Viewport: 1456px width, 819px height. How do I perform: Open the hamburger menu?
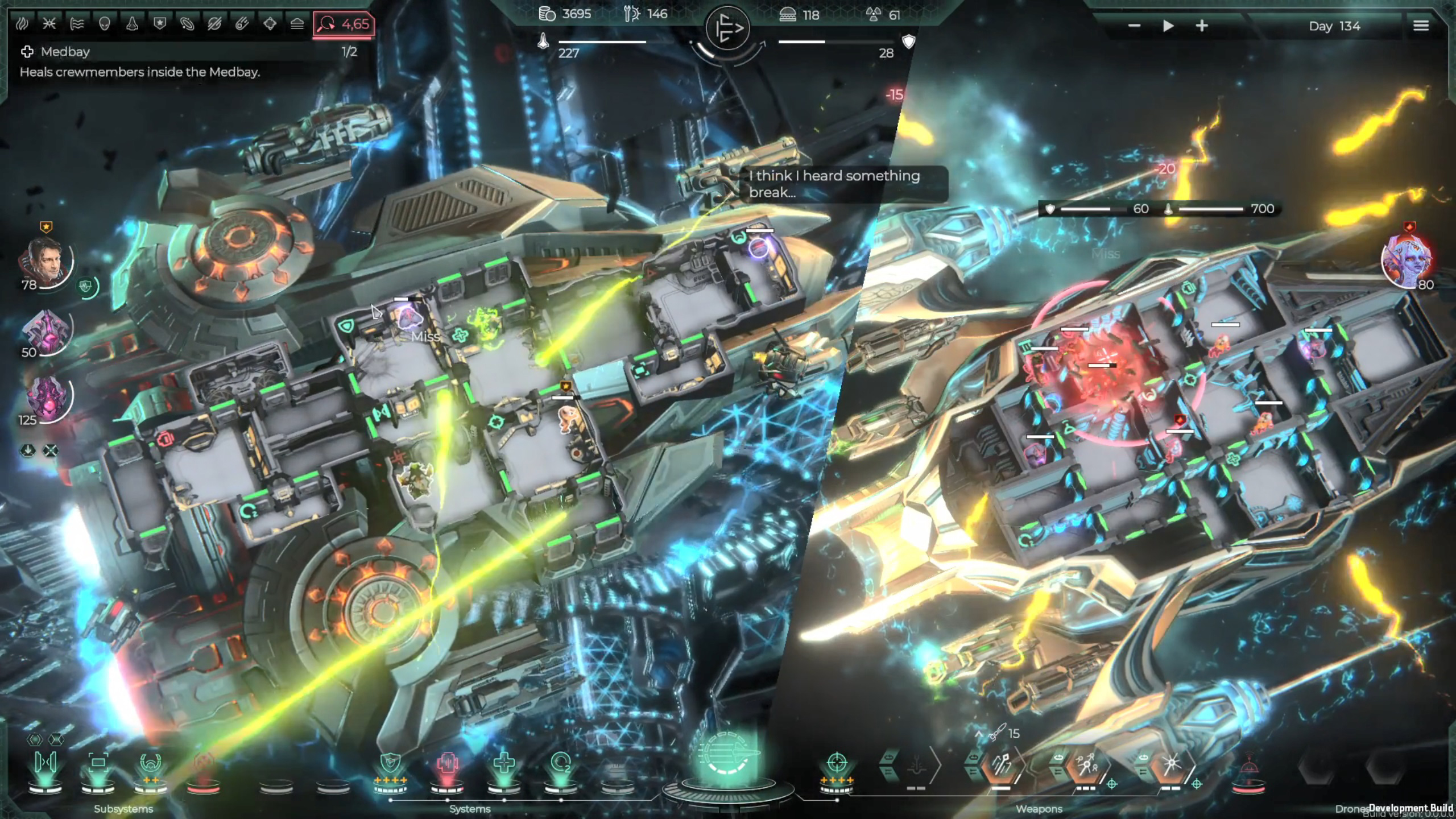[x=1420, y=26]
